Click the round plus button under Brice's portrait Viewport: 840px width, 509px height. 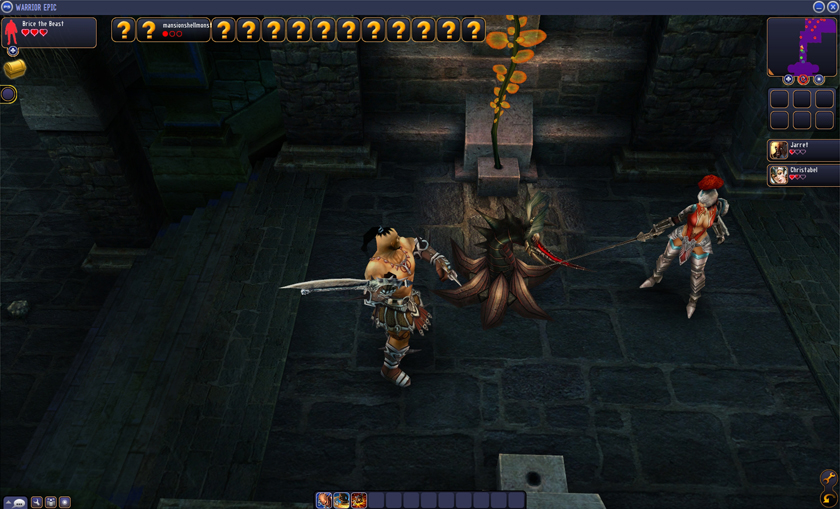click(x=13, y=51)
